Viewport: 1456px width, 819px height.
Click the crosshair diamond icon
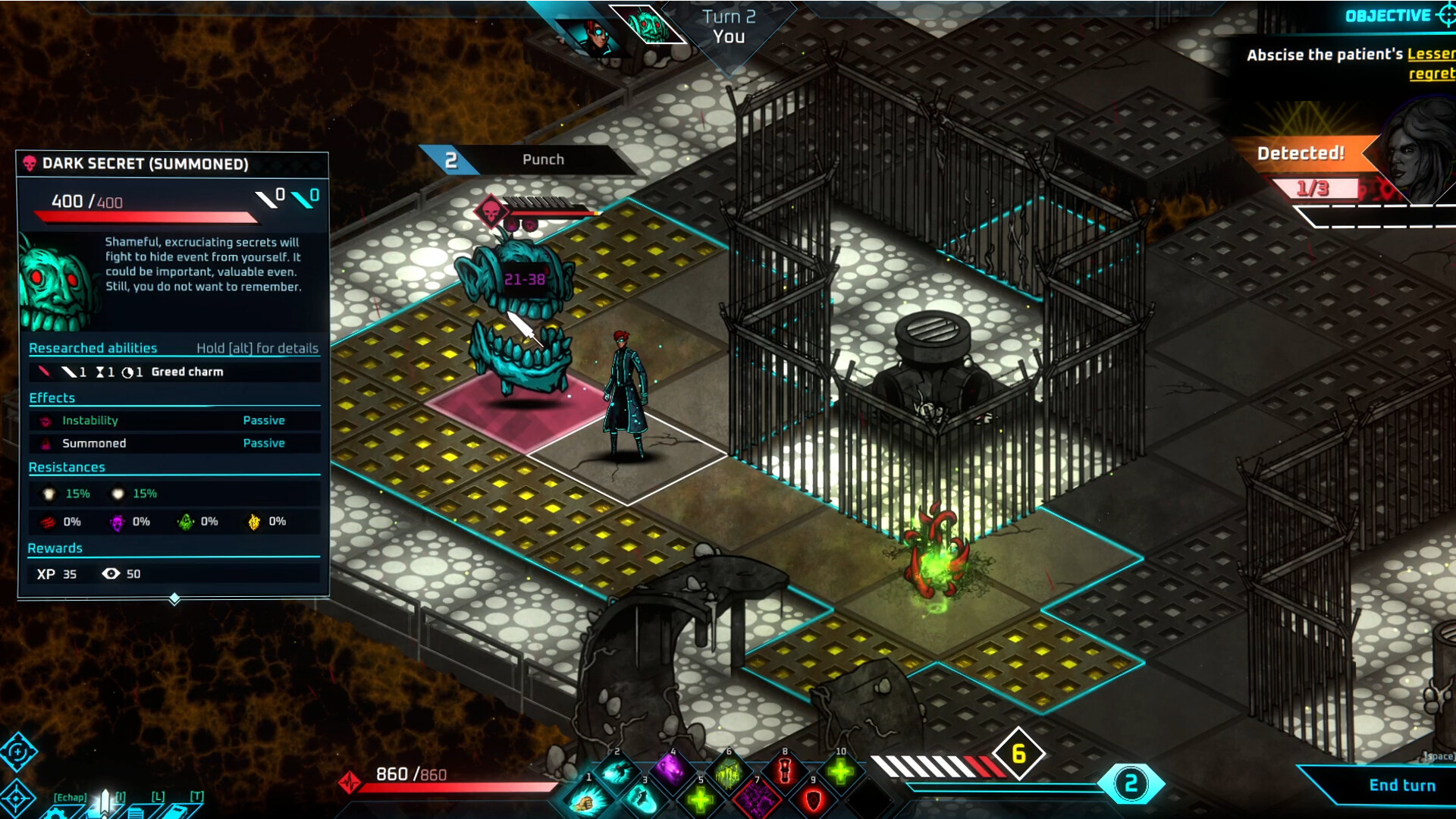(x=17, y=799)
